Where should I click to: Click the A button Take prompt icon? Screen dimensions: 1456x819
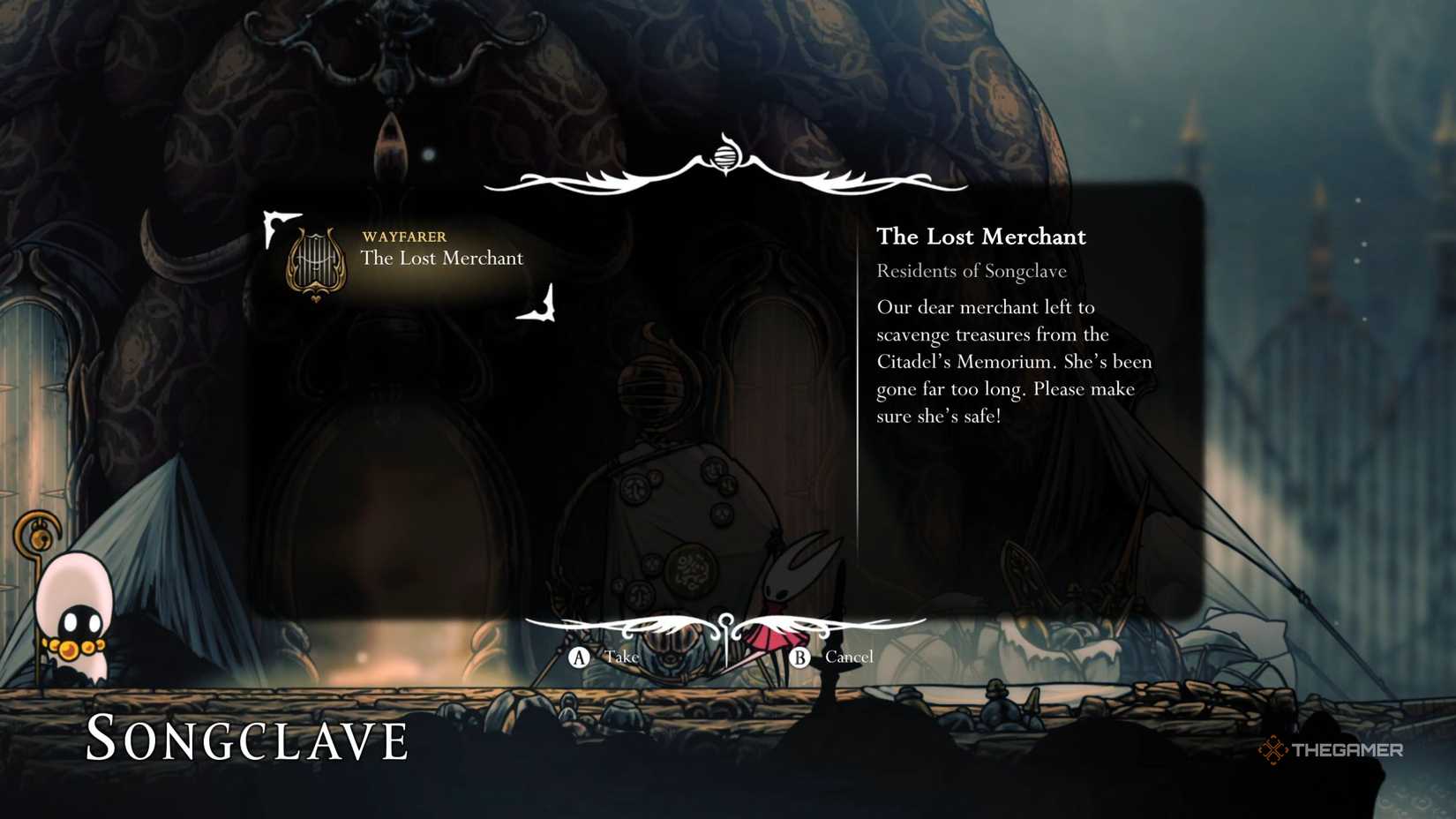[578, 657]
